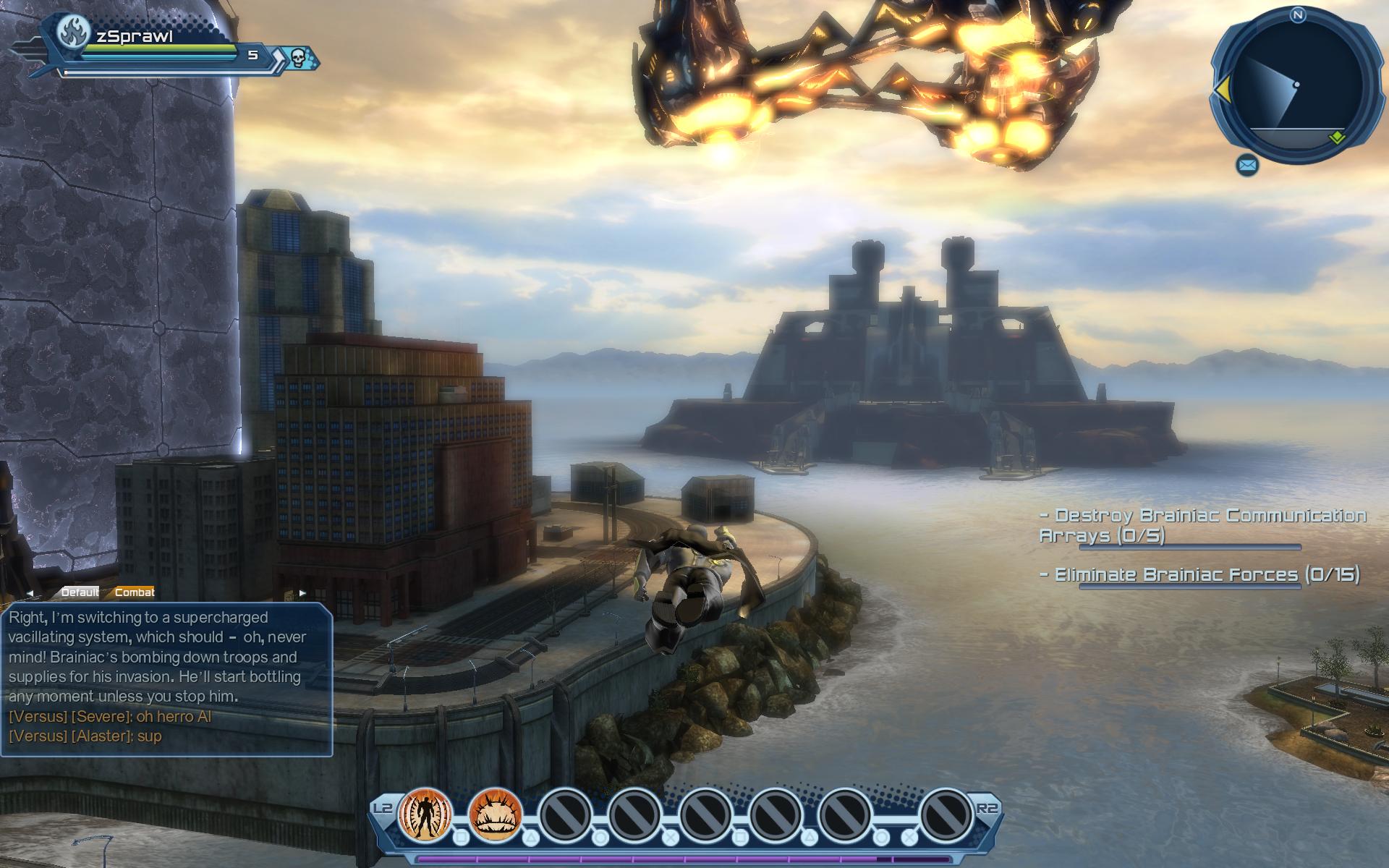Switch to the Default chat tab
Screen dimensions: 1389x868
pyautogui.click(x=80, y=592)
